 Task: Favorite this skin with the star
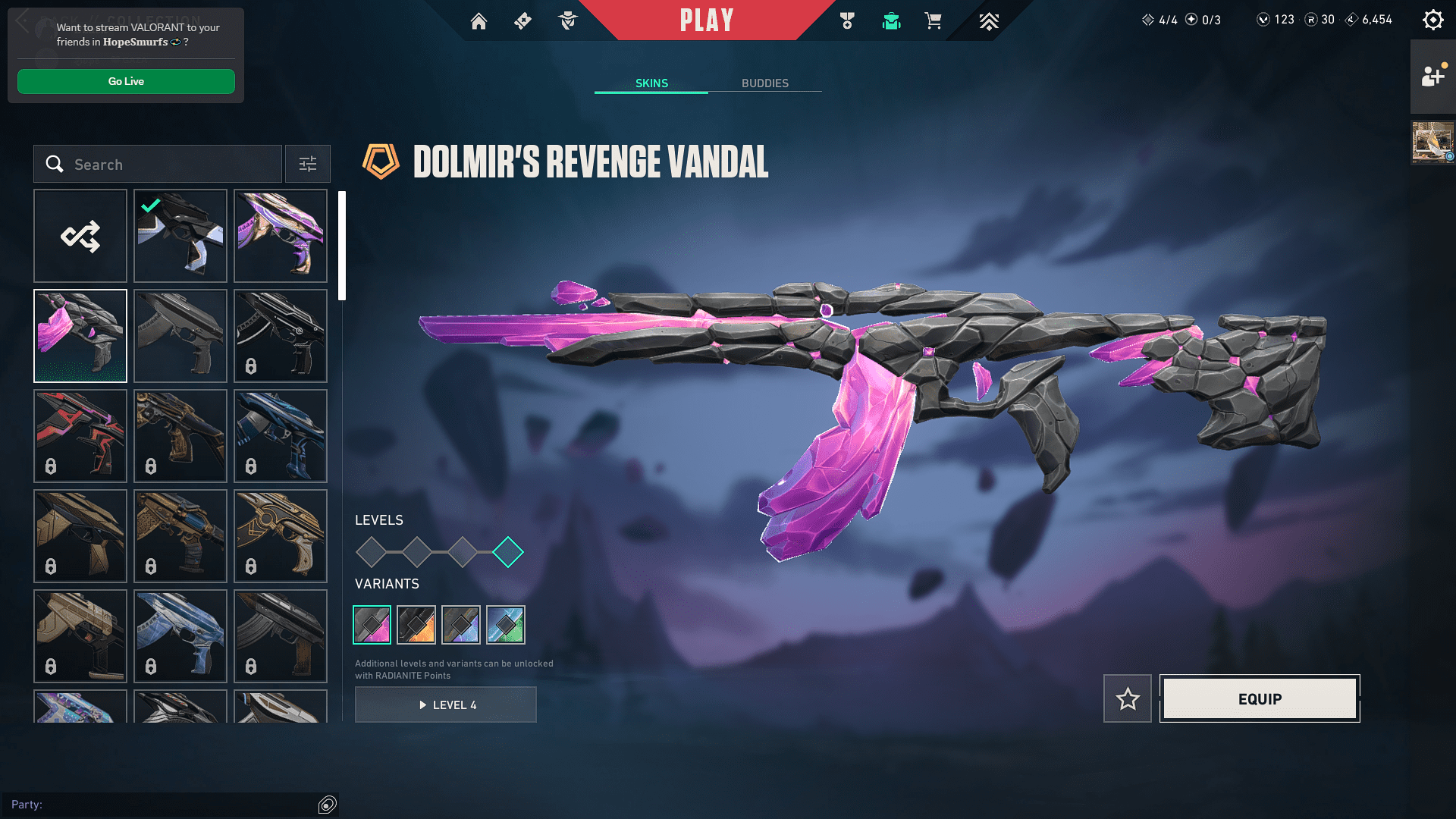coord(1128,698)
